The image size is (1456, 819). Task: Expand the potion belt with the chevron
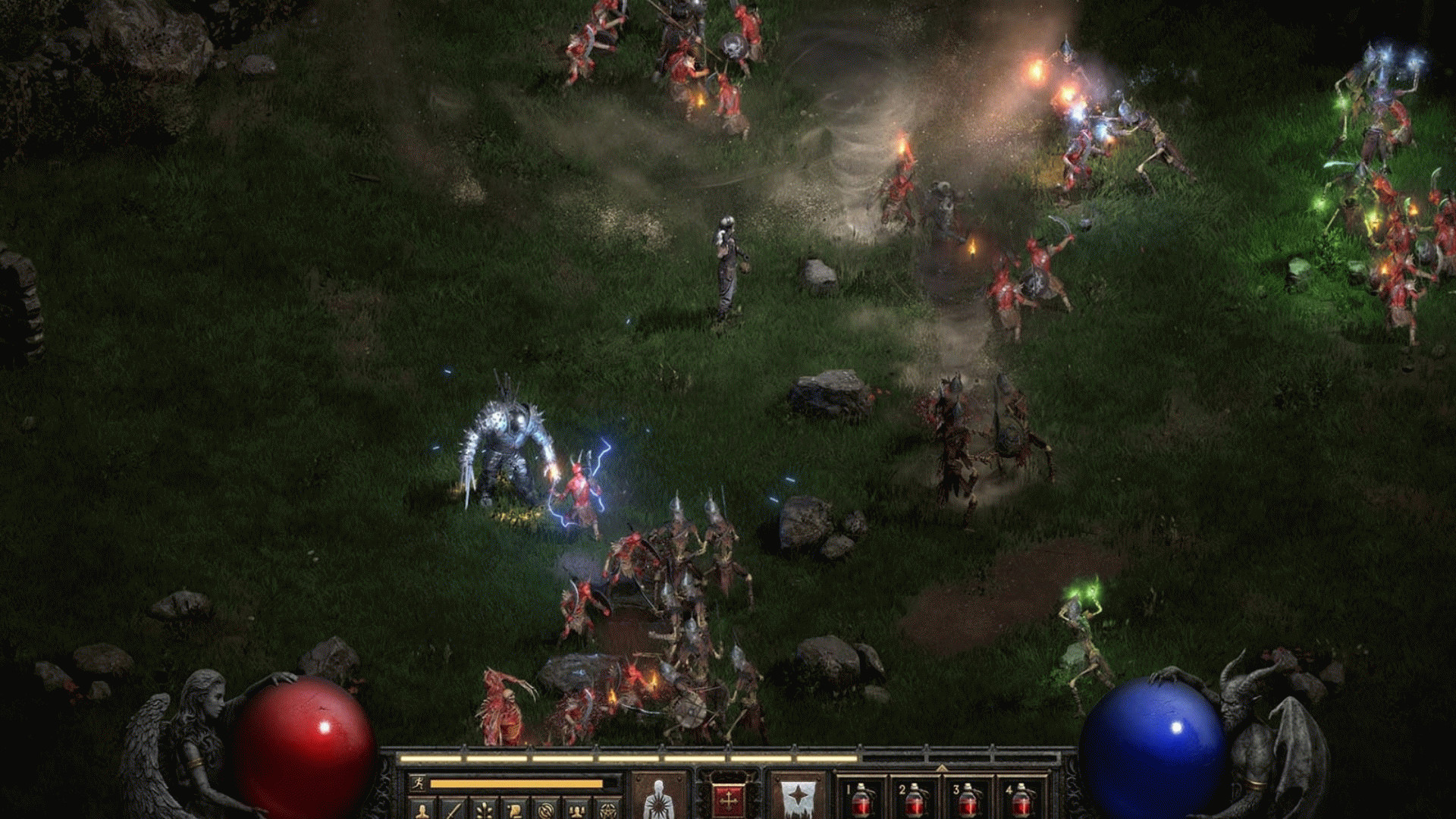tap(942, 767)
